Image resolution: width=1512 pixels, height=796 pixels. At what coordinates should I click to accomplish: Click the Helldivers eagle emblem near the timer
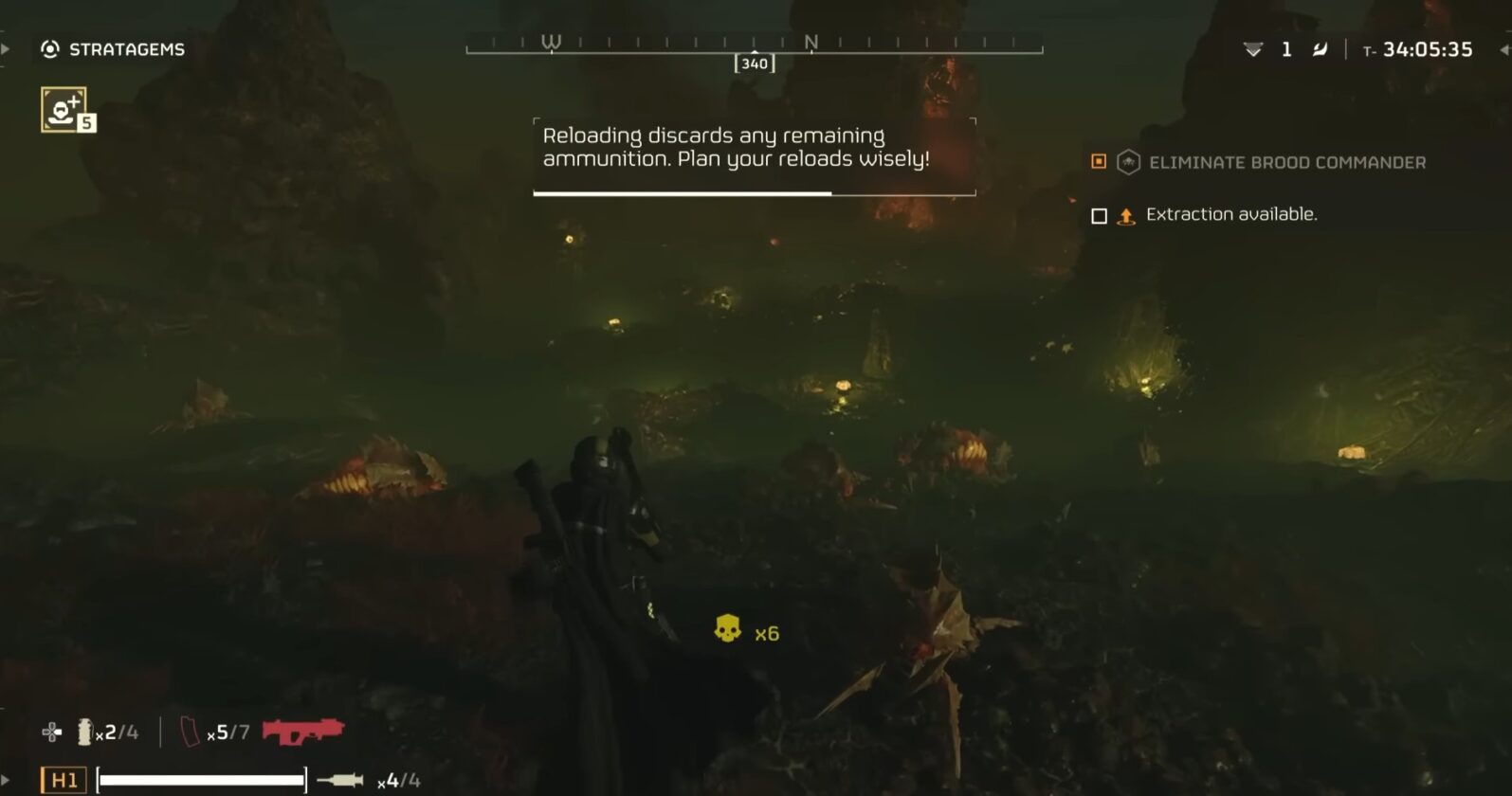[x=1321, y=48]
